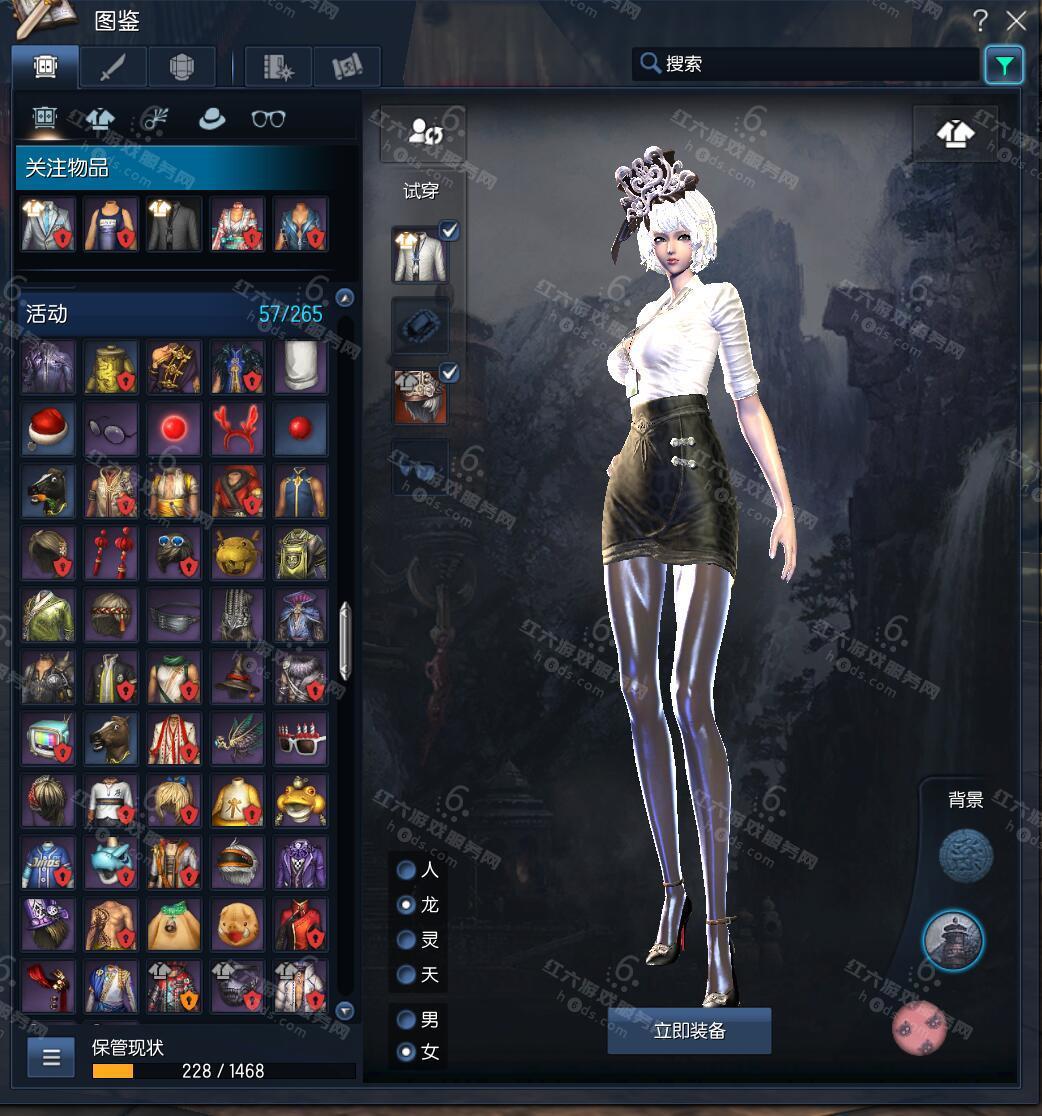This screenshot has width=1042, height=1116.
Task: Pick the red reindeer antlers item
Action: pyautogui.click(x=237, y=429)
